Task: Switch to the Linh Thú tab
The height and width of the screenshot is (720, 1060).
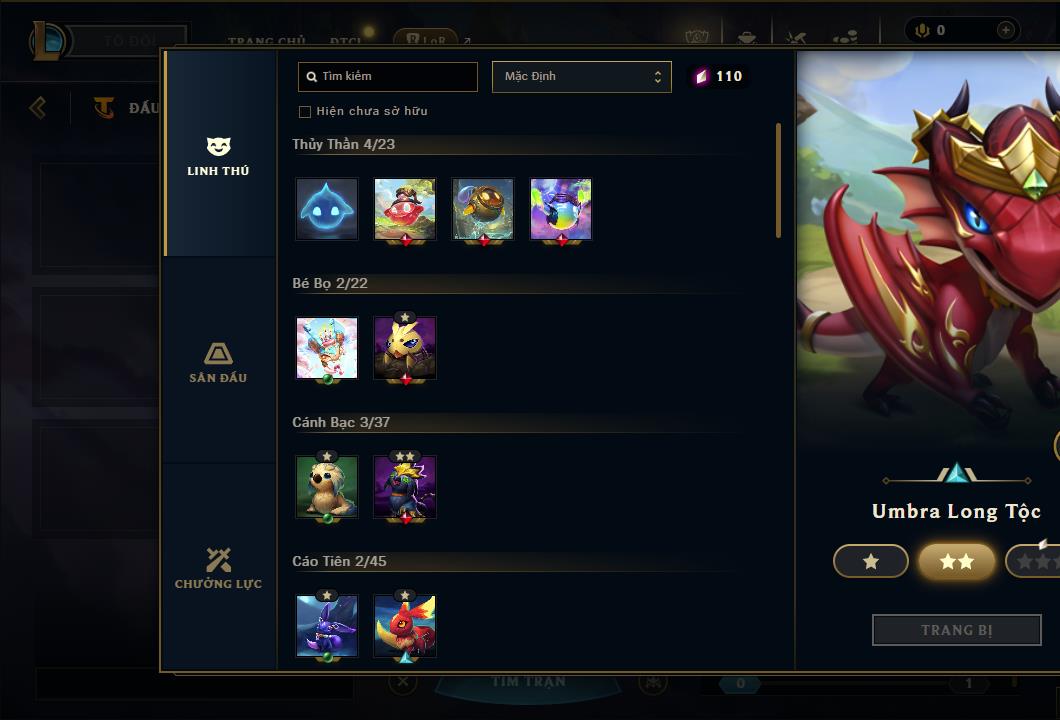Action: pyautogui.click(x=218, y=156)
